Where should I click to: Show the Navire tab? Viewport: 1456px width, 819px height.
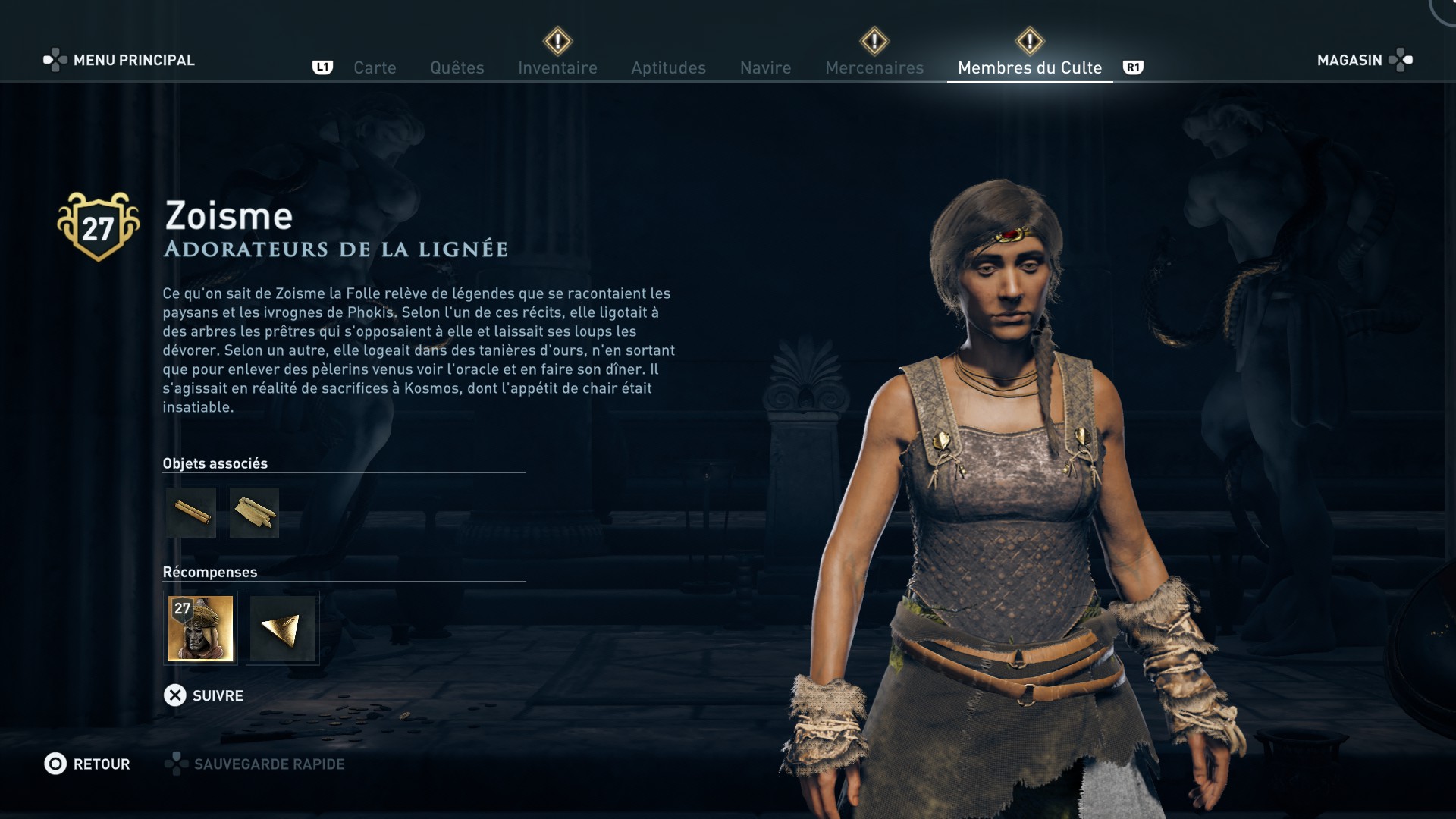765,67
